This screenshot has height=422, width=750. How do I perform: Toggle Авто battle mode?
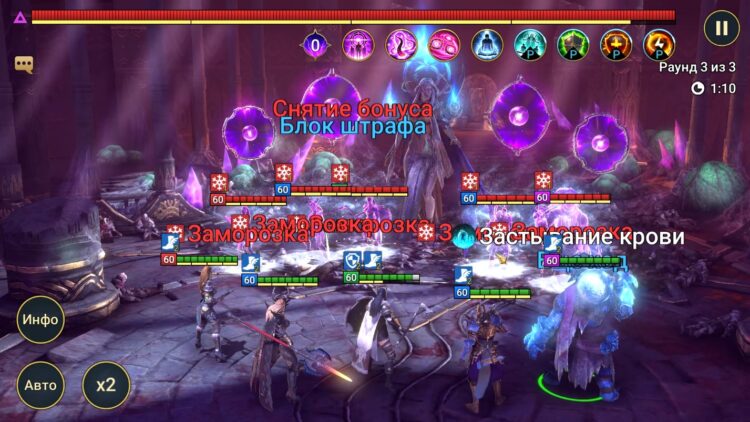tap(40, 385)
